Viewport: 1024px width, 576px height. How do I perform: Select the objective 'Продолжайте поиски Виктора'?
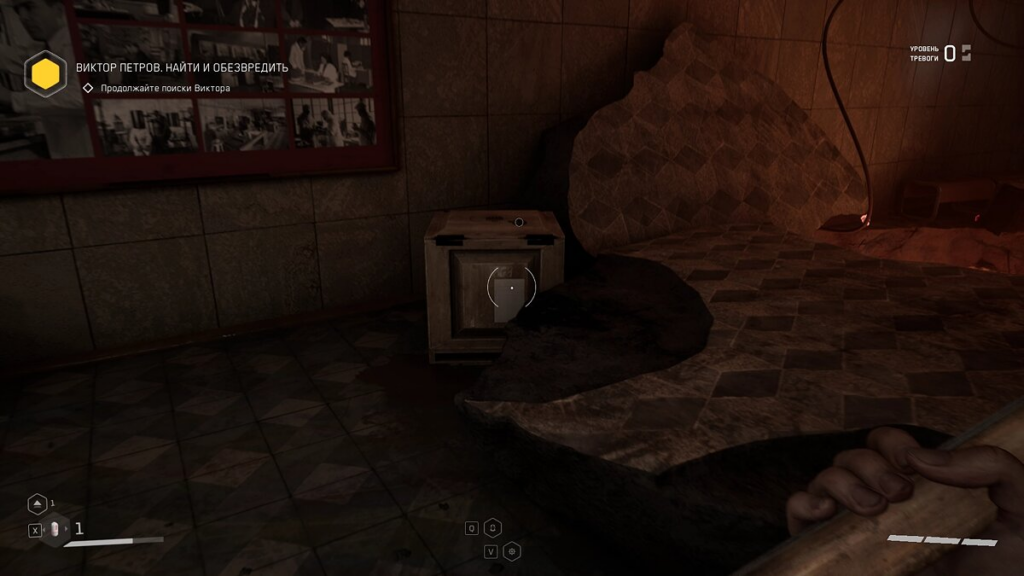[165, 88]
